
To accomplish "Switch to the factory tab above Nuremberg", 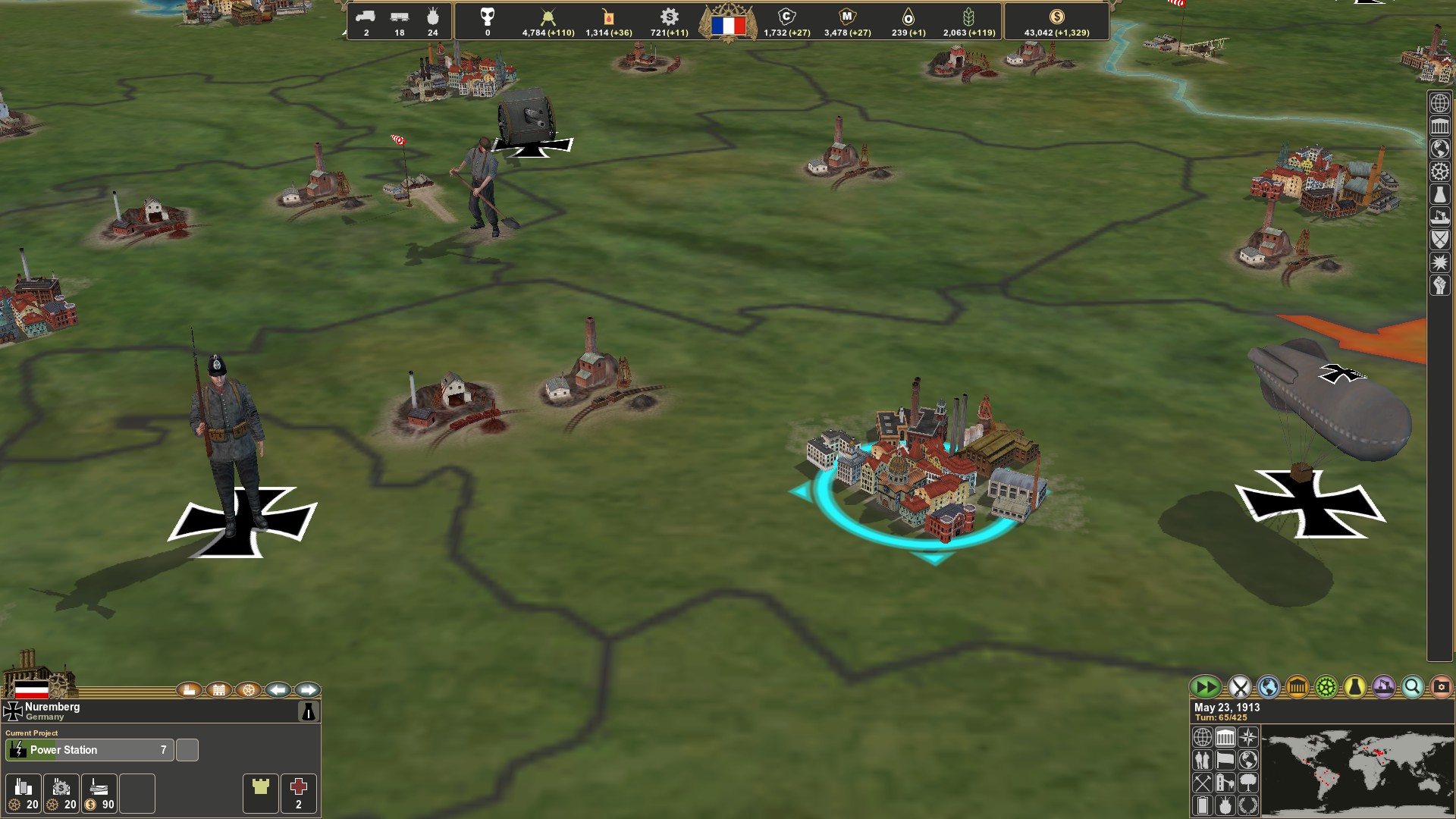I will [190, 690].
